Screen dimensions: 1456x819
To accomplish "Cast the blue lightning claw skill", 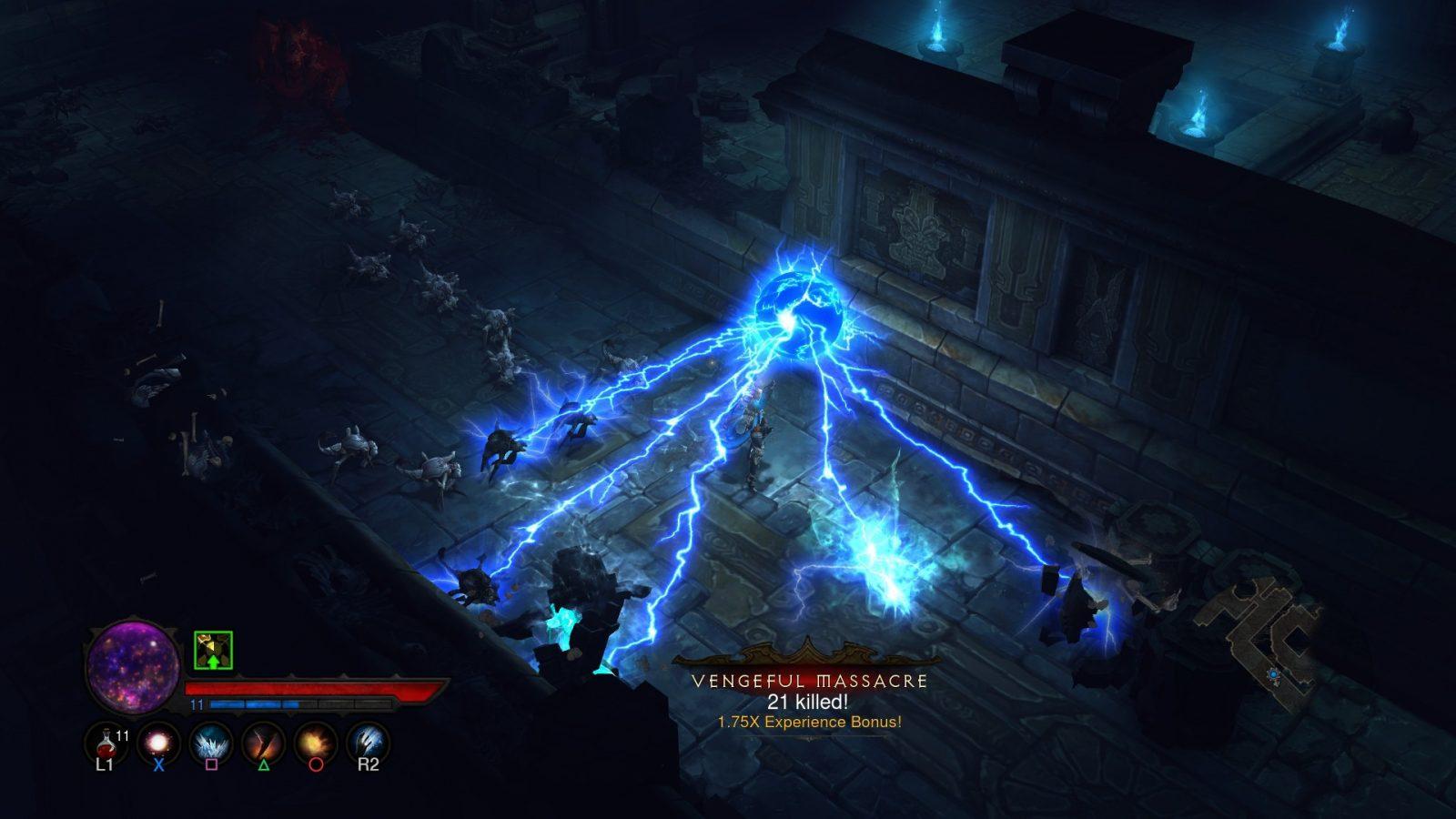I will 368,742.
